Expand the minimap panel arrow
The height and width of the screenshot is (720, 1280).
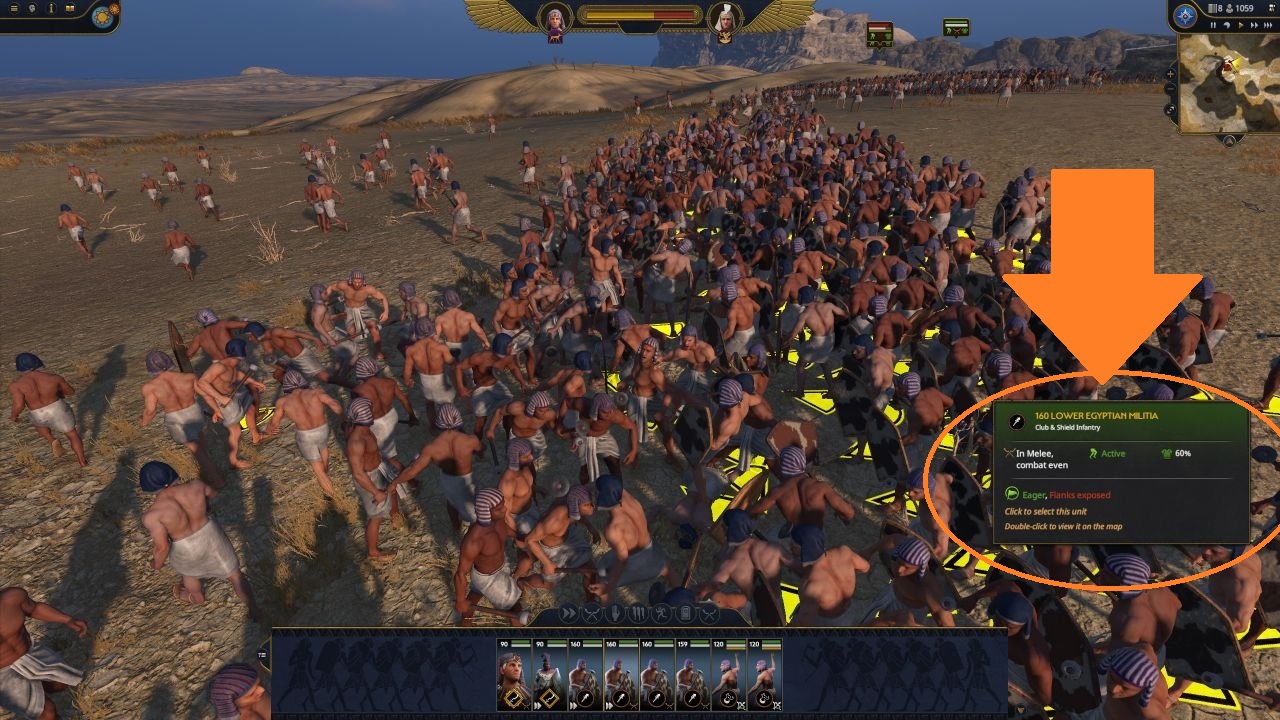click(1170, 107)
